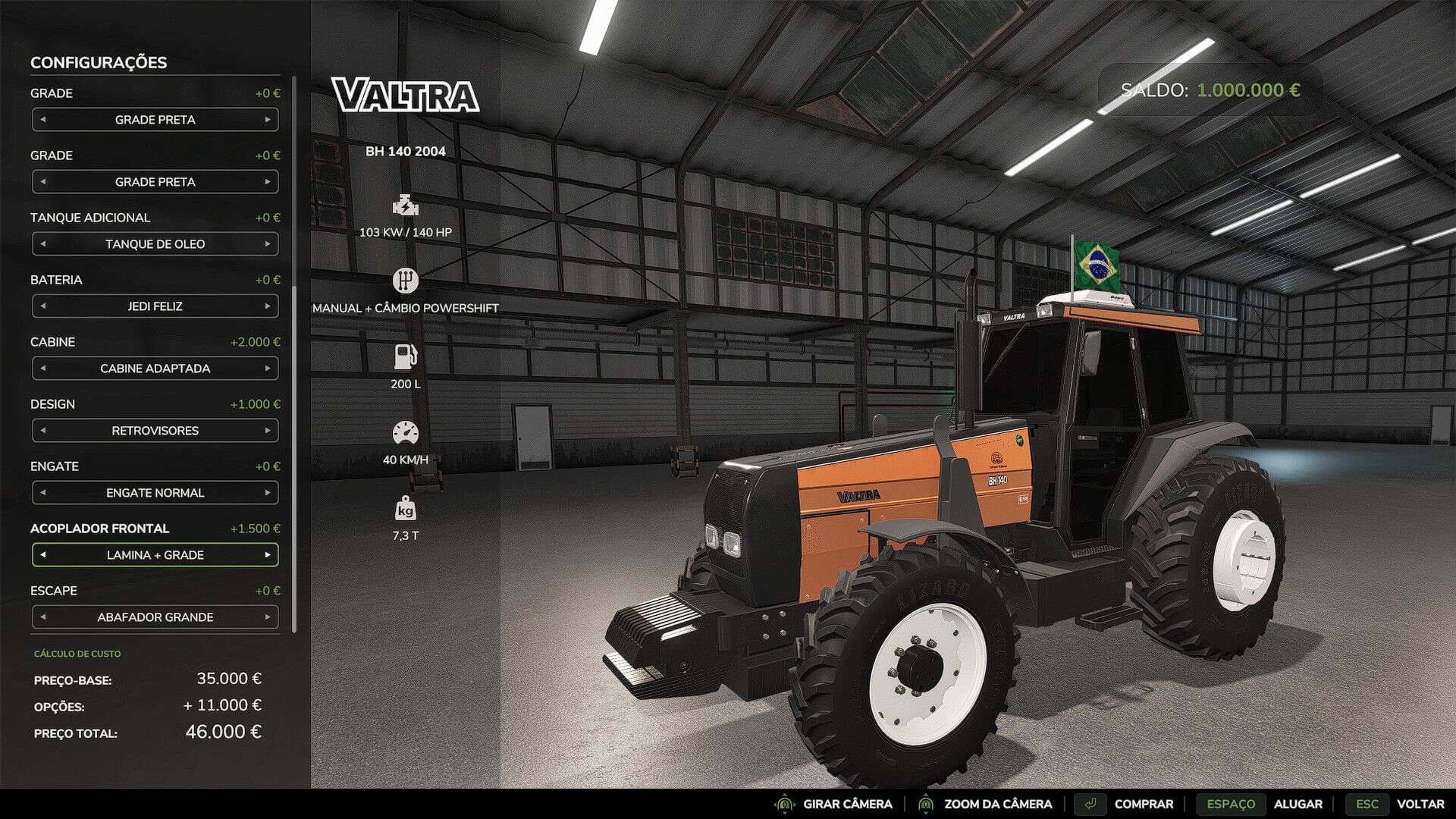1456x819 pixels.
Task: Switch ESCAPE to a different muffler option
Action: [269, 617]
